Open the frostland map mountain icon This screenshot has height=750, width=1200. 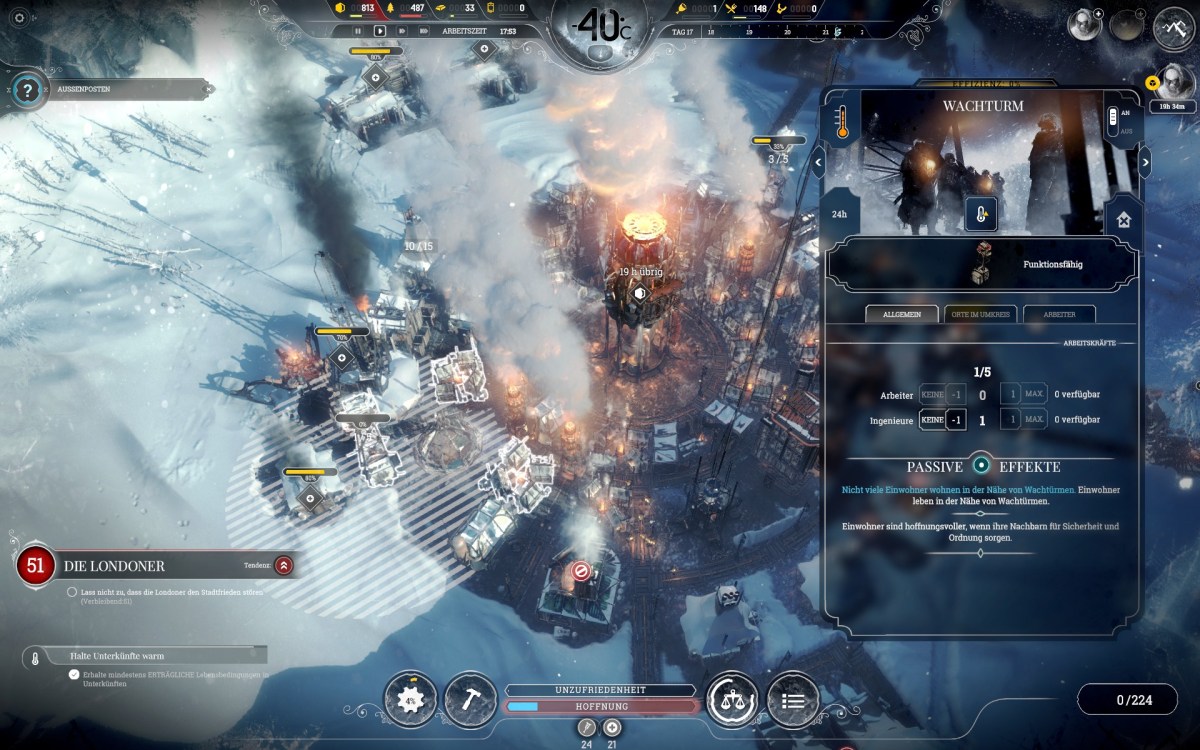(x=1176, y=28)
